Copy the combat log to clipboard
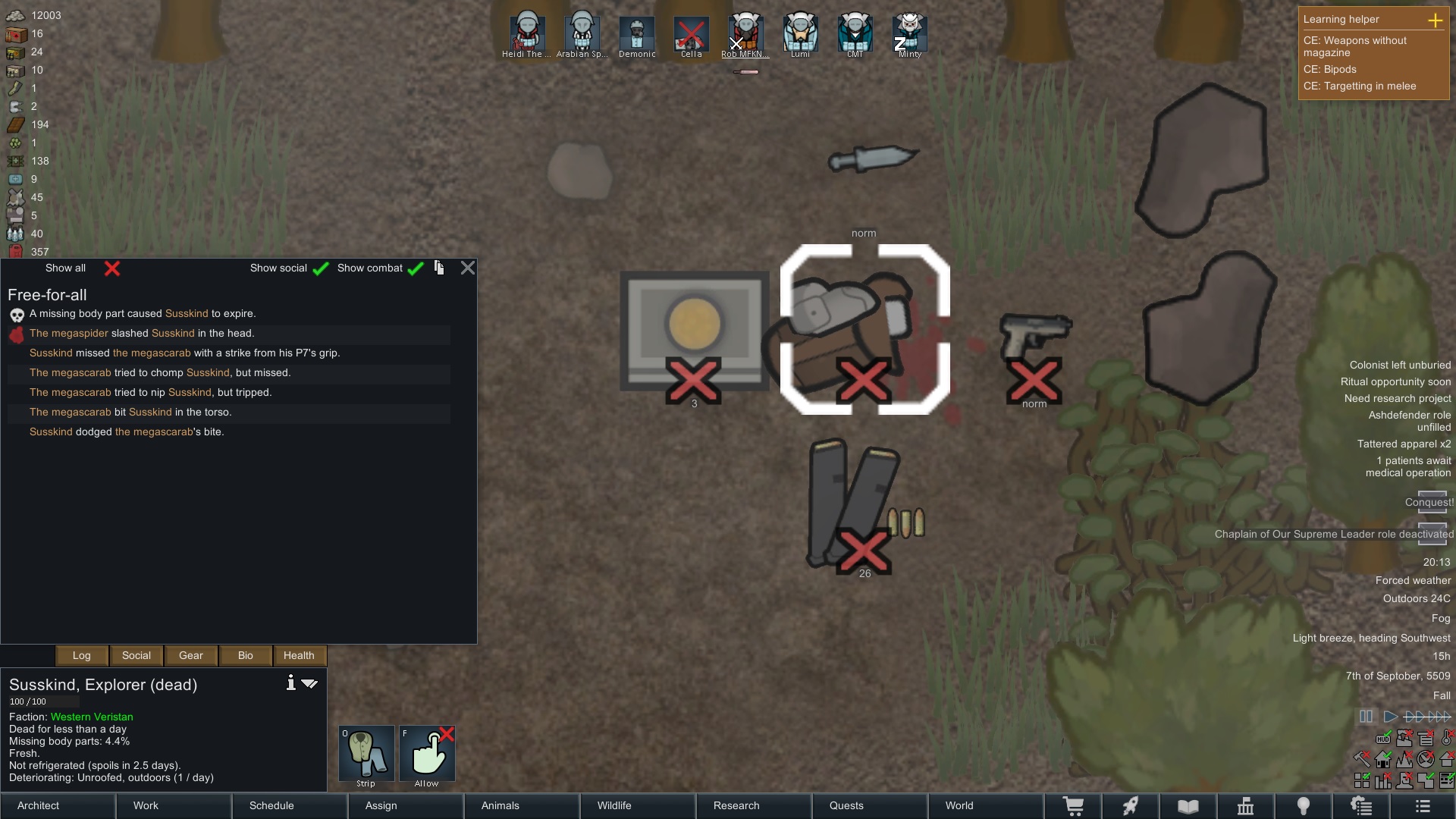1456x819 pixels. pos(439,268)
